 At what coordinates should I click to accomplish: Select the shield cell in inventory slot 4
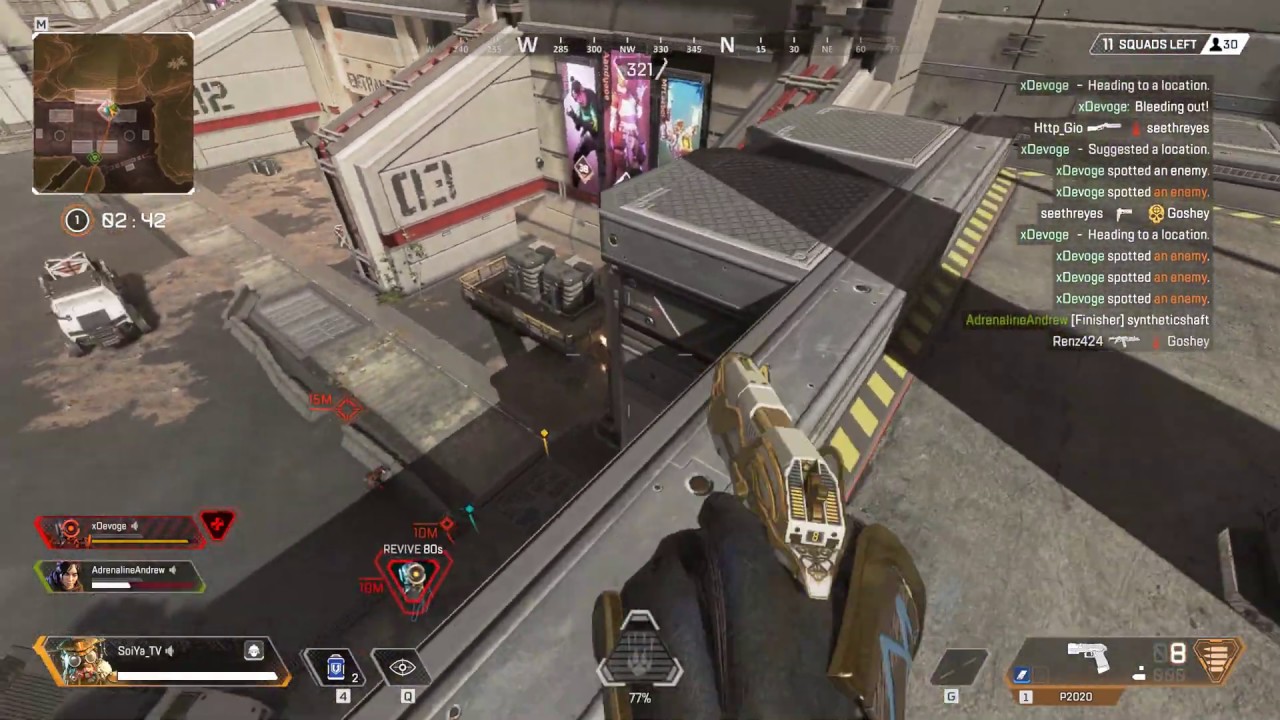click(x=336, y=668)
